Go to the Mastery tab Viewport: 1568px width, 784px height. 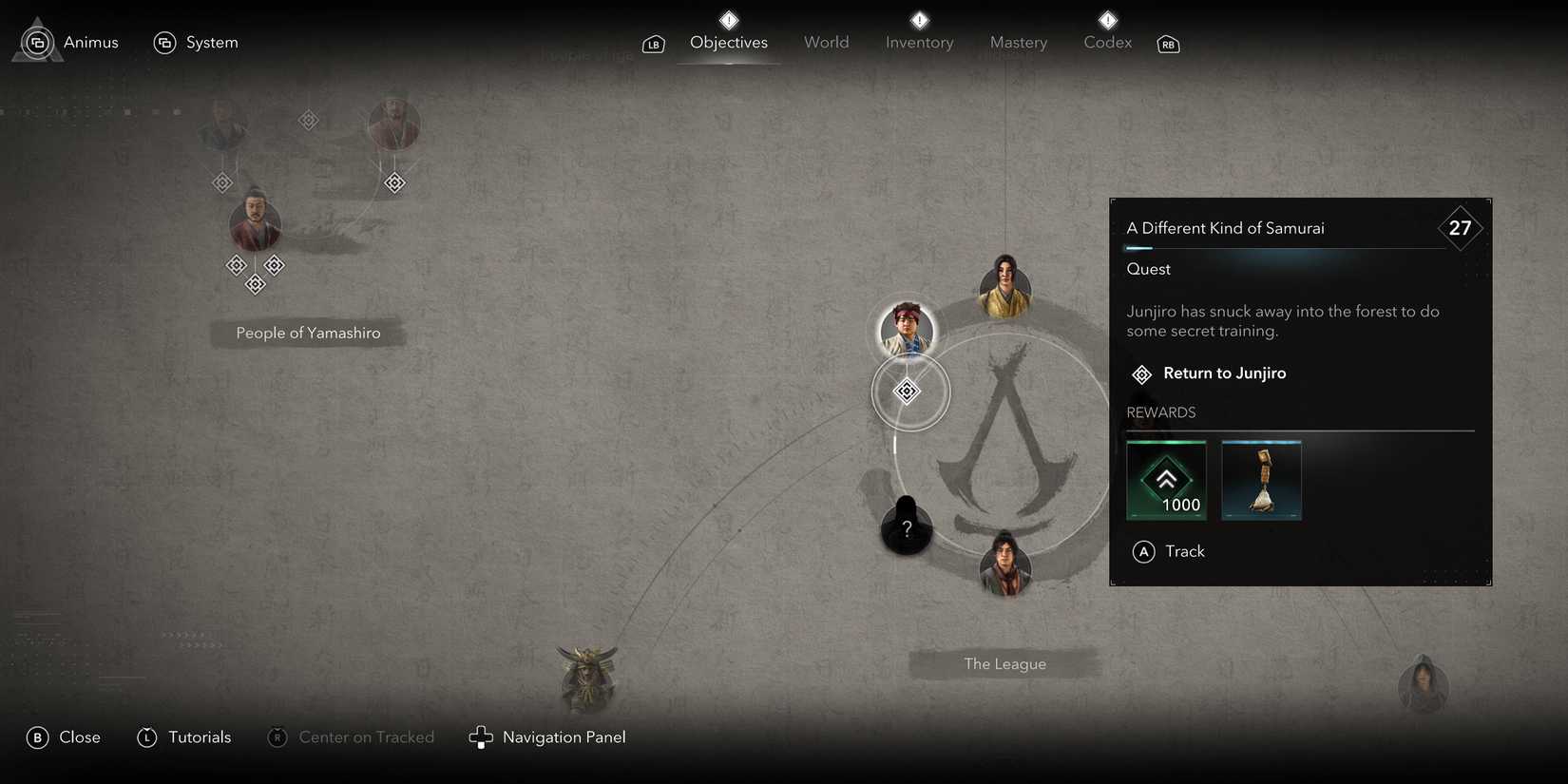click(x=1018, y=43)
